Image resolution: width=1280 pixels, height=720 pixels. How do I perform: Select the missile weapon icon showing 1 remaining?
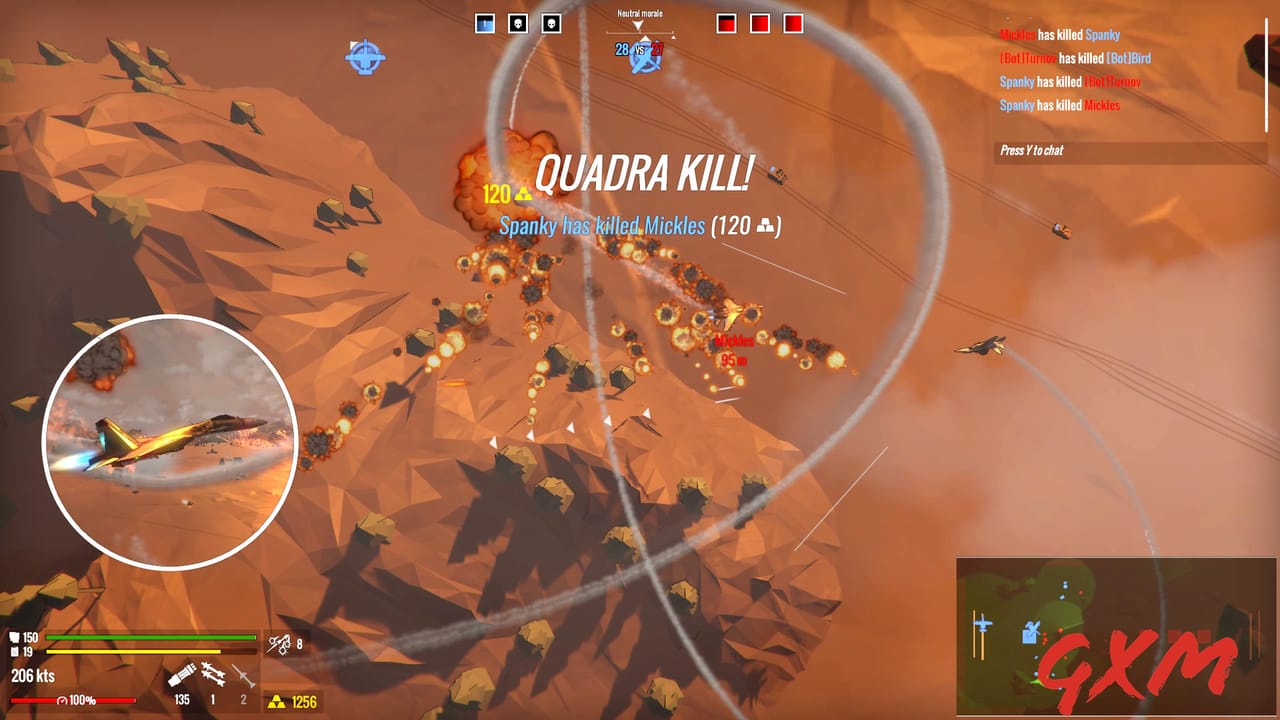213,675
